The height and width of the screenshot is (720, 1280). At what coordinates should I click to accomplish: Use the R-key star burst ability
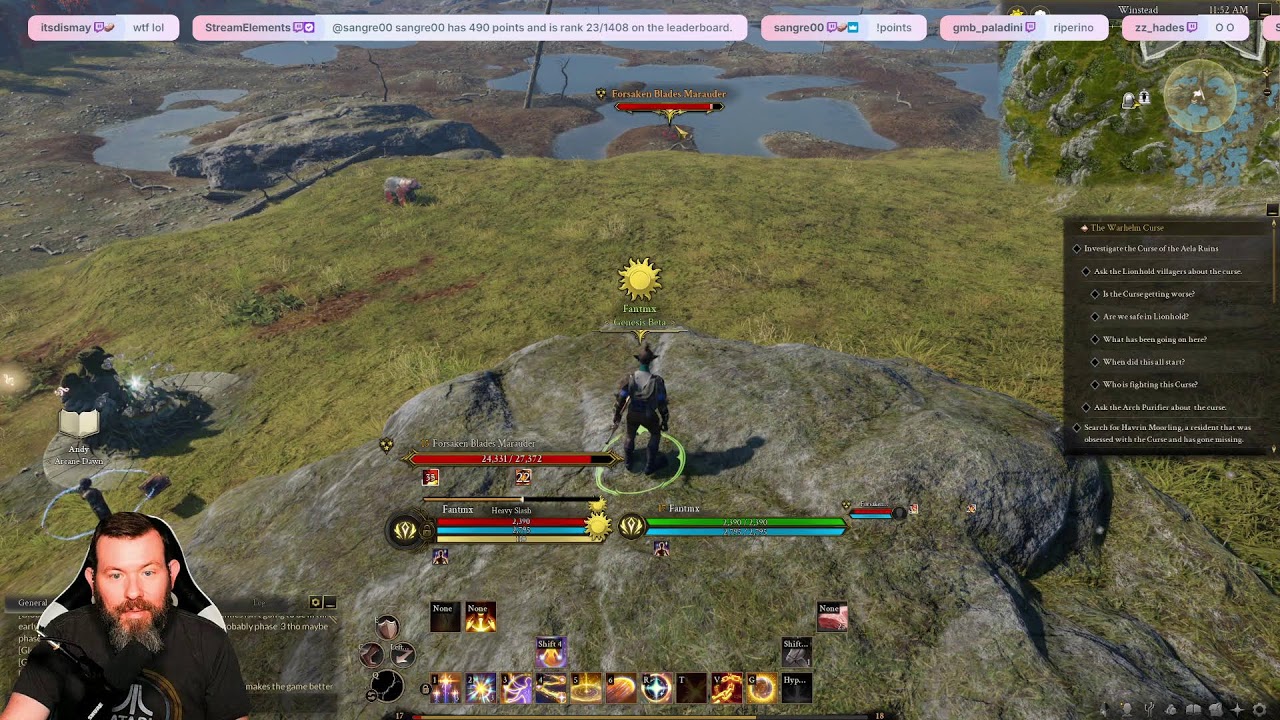(656, 688)
